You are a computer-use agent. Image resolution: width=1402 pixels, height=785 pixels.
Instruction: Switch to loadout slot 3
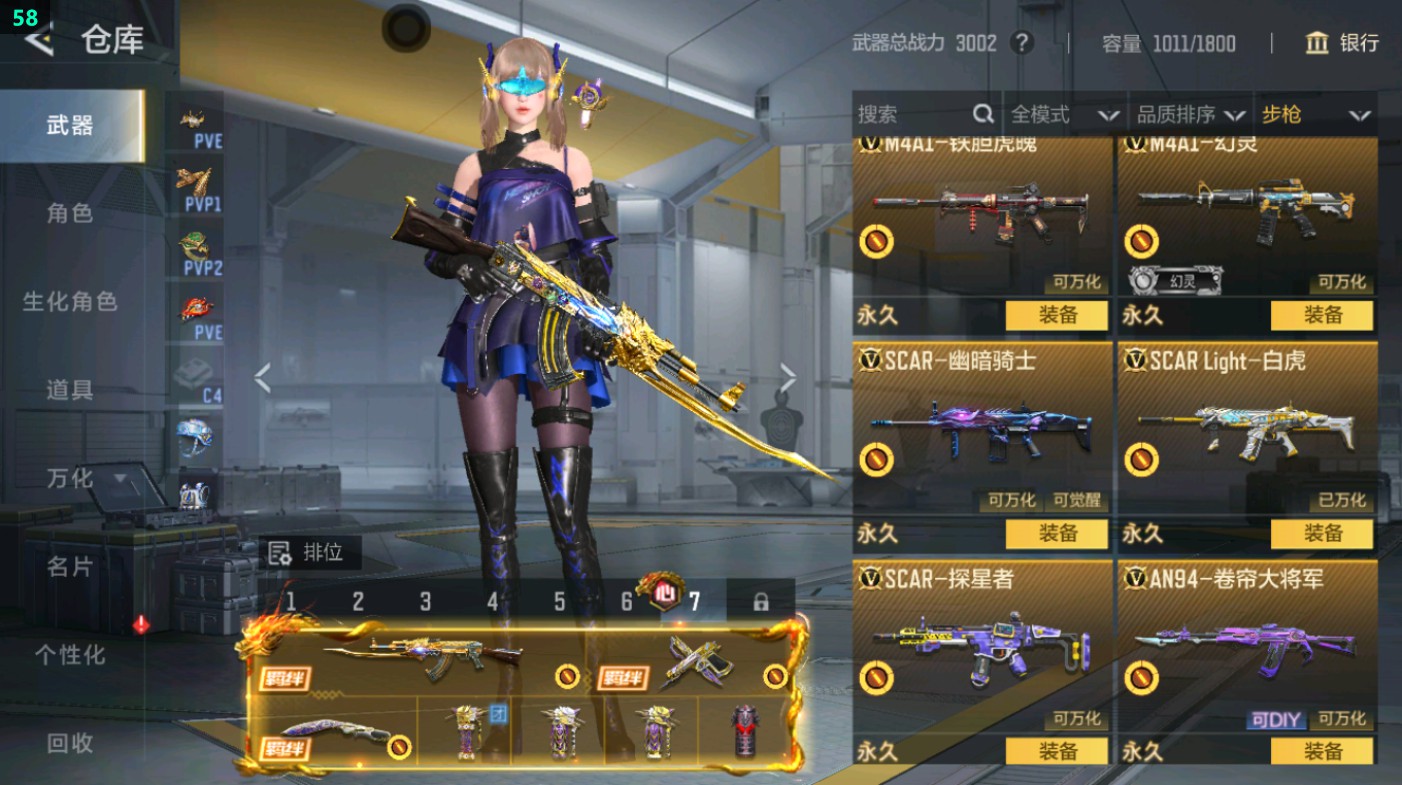click(x=425, y=602)
